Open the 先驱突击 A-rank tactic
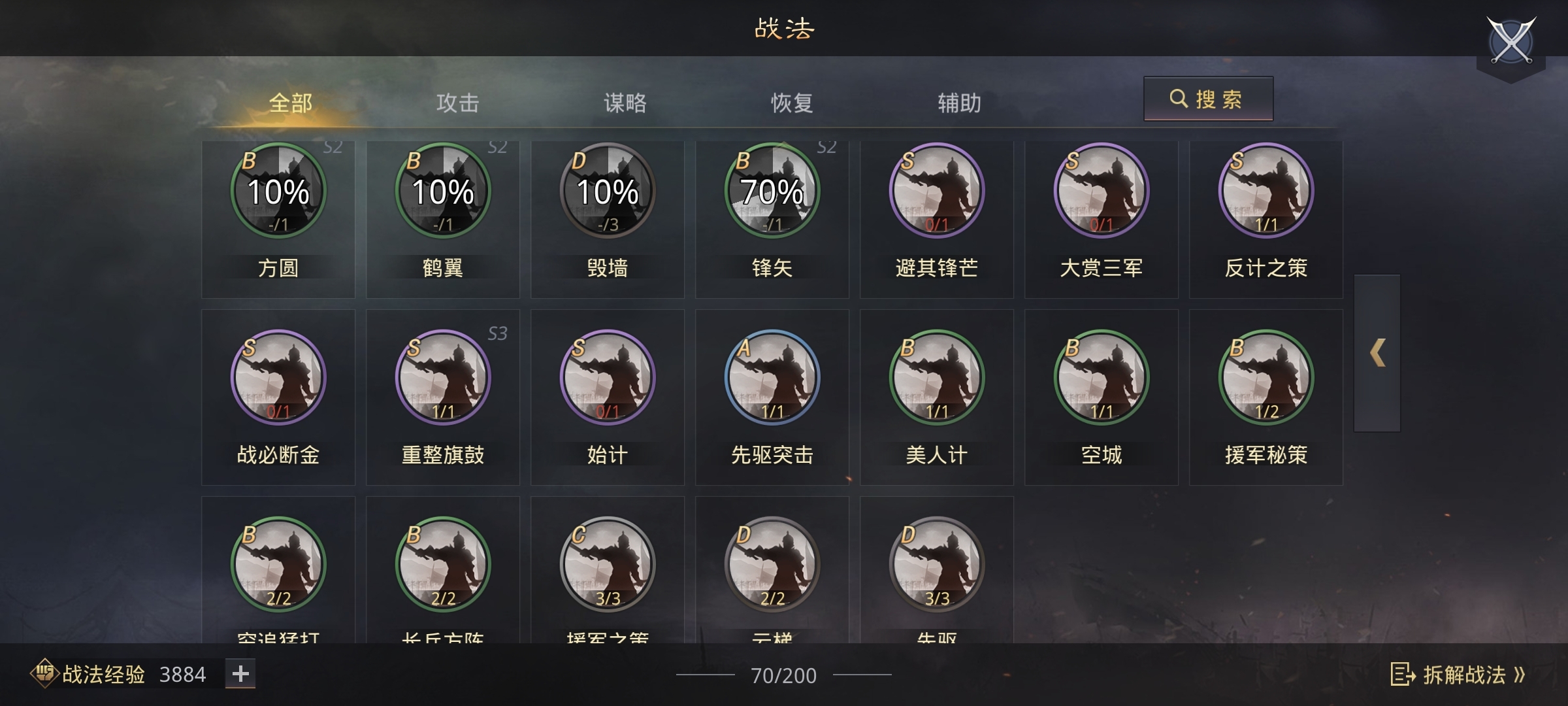The image size is (1568, 706). tap(772, 376)
